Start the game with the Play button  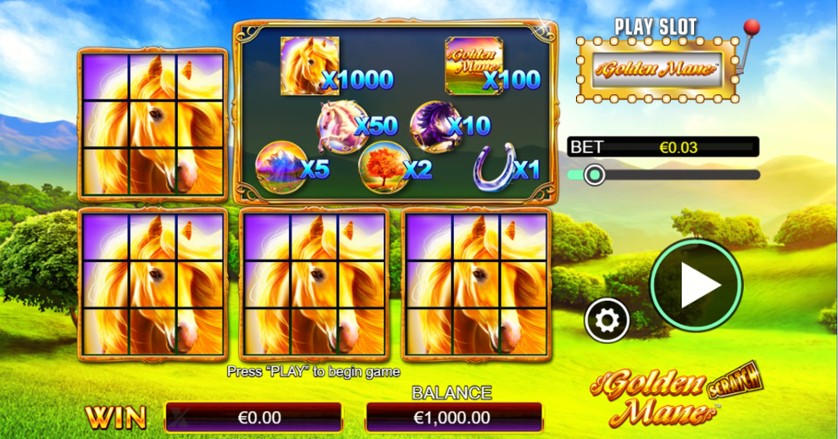pos(696,285)
